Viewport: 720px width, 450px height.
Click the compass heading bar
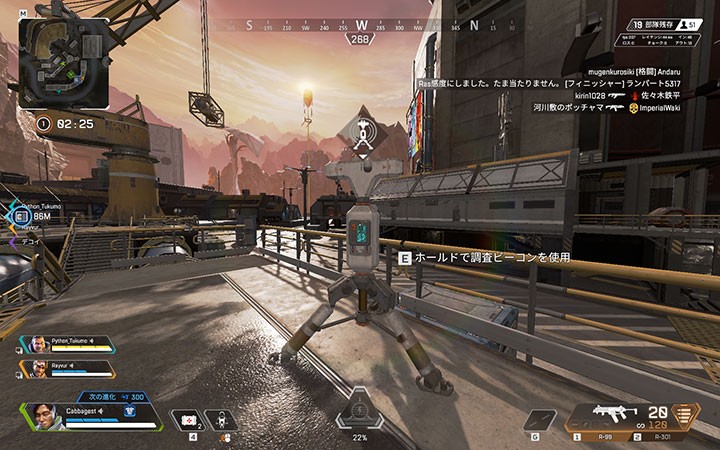[360, 26]
